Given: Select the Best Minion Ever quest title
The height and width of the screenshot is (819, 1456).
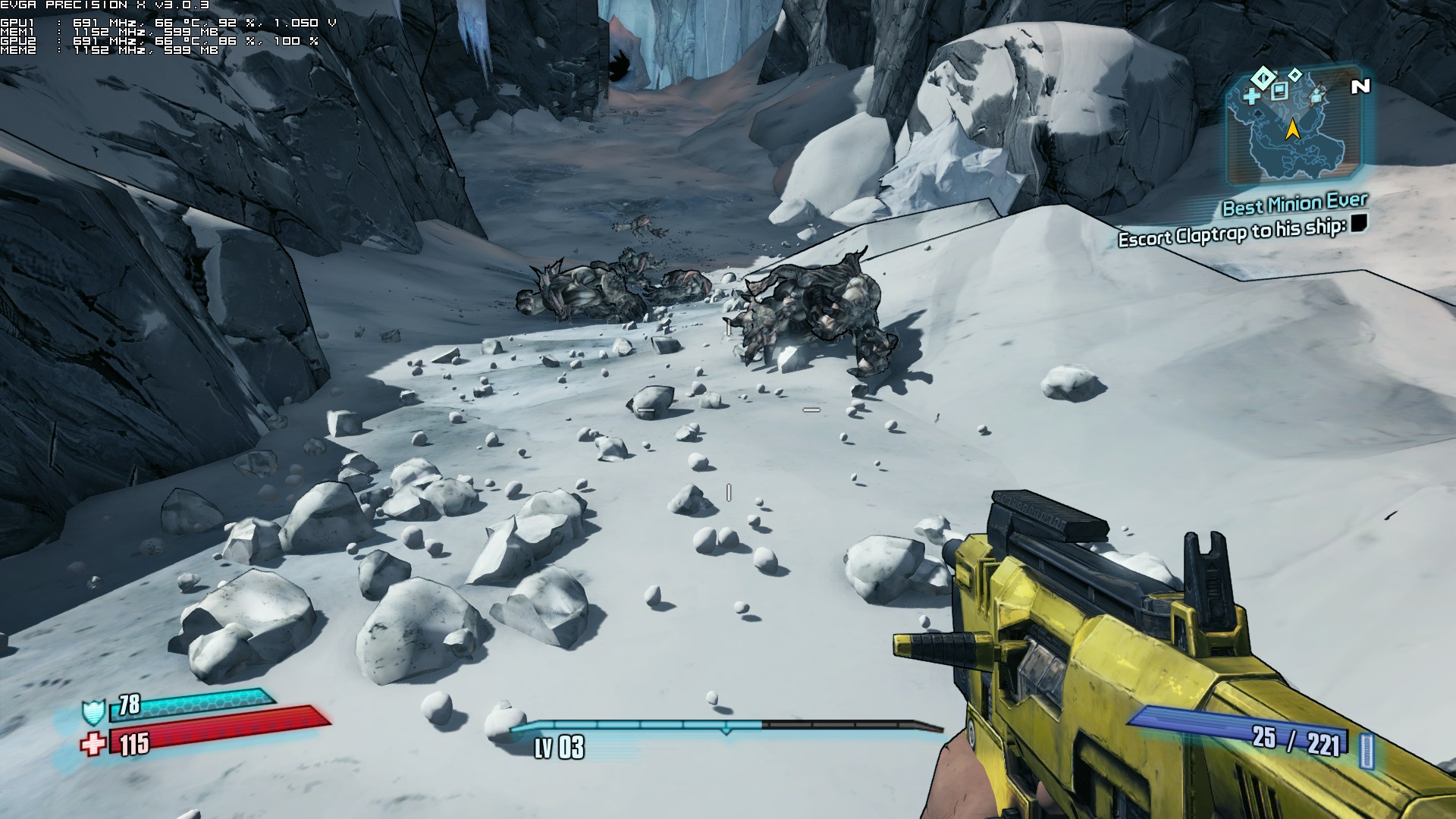Looking at the screenshot, I should [x=1294, y=204].
